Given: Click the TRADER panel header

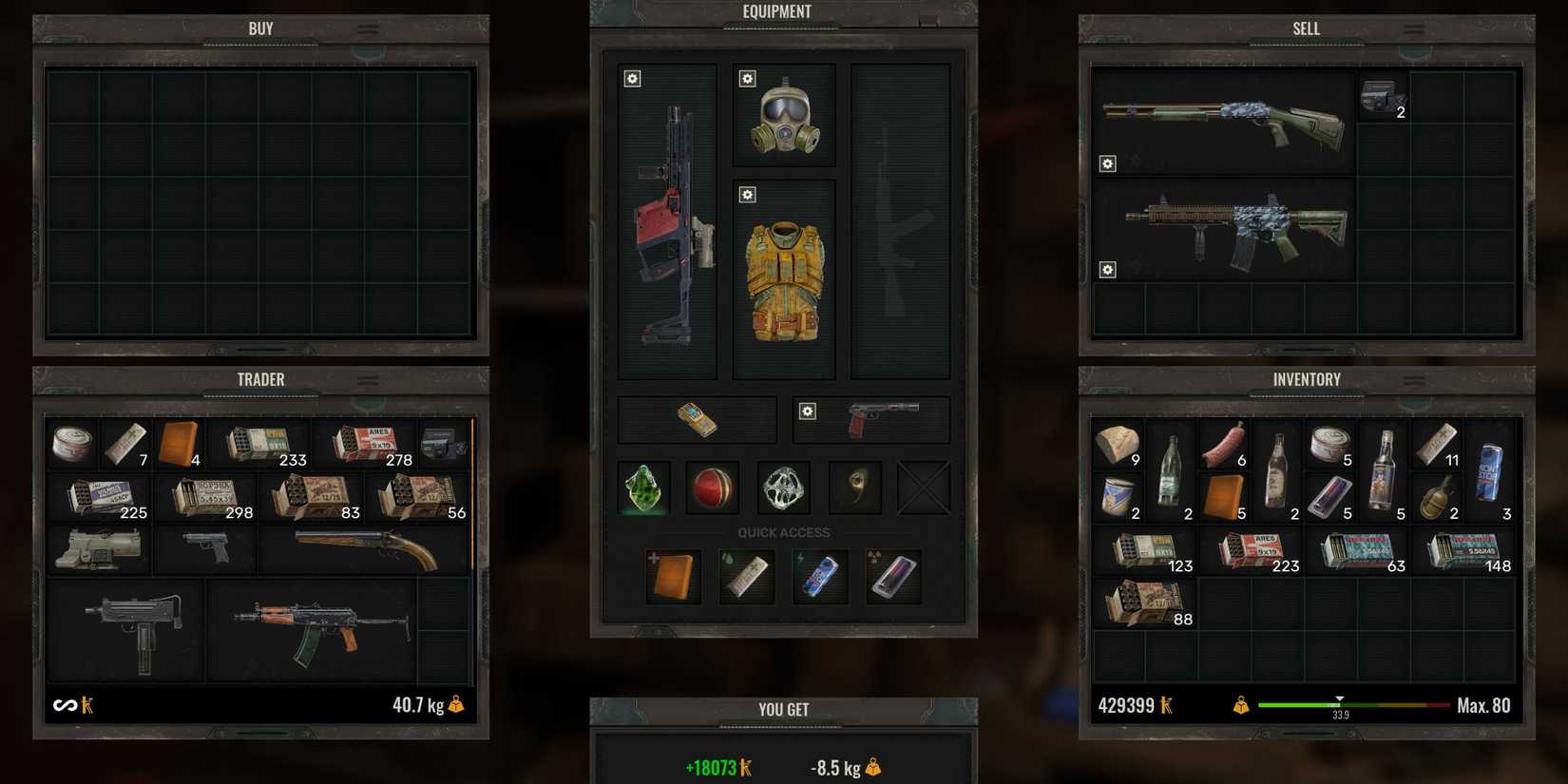Looking at the screenshot, I should click(x=260, y=379).
